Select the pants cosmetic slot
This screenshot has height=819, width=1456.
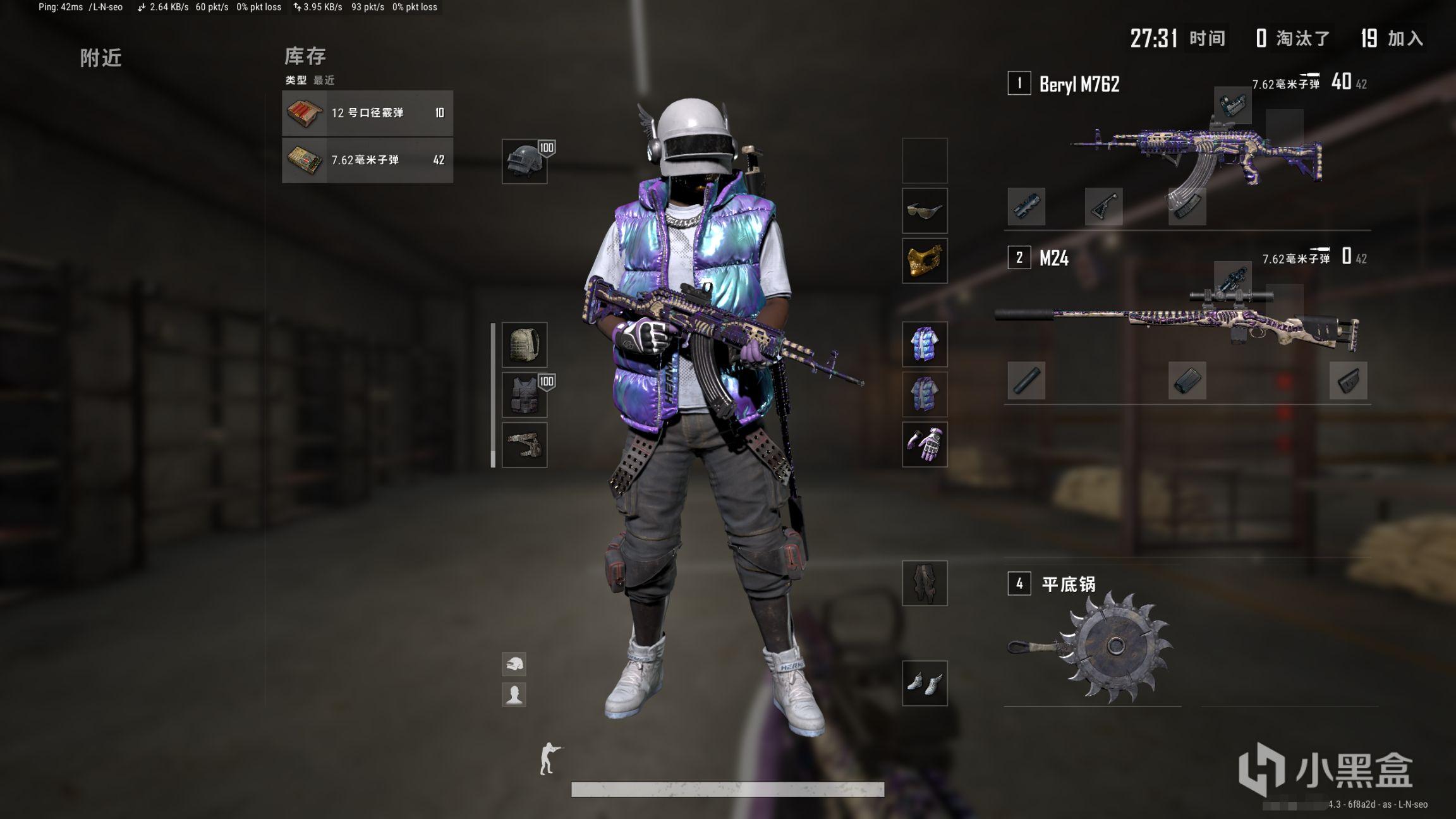click(x=925, y=583)
